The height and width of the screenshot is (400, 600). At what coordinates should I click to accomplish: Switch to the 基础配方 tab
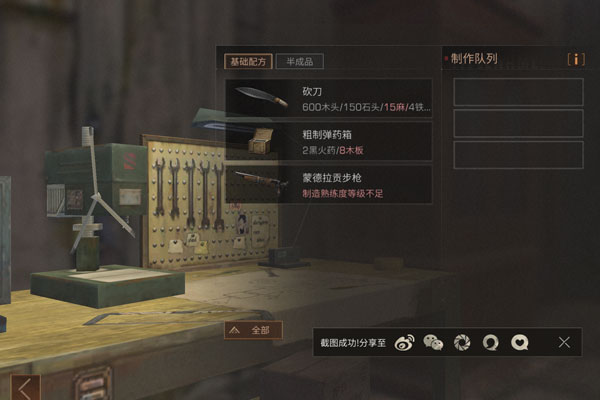[249, 61]
